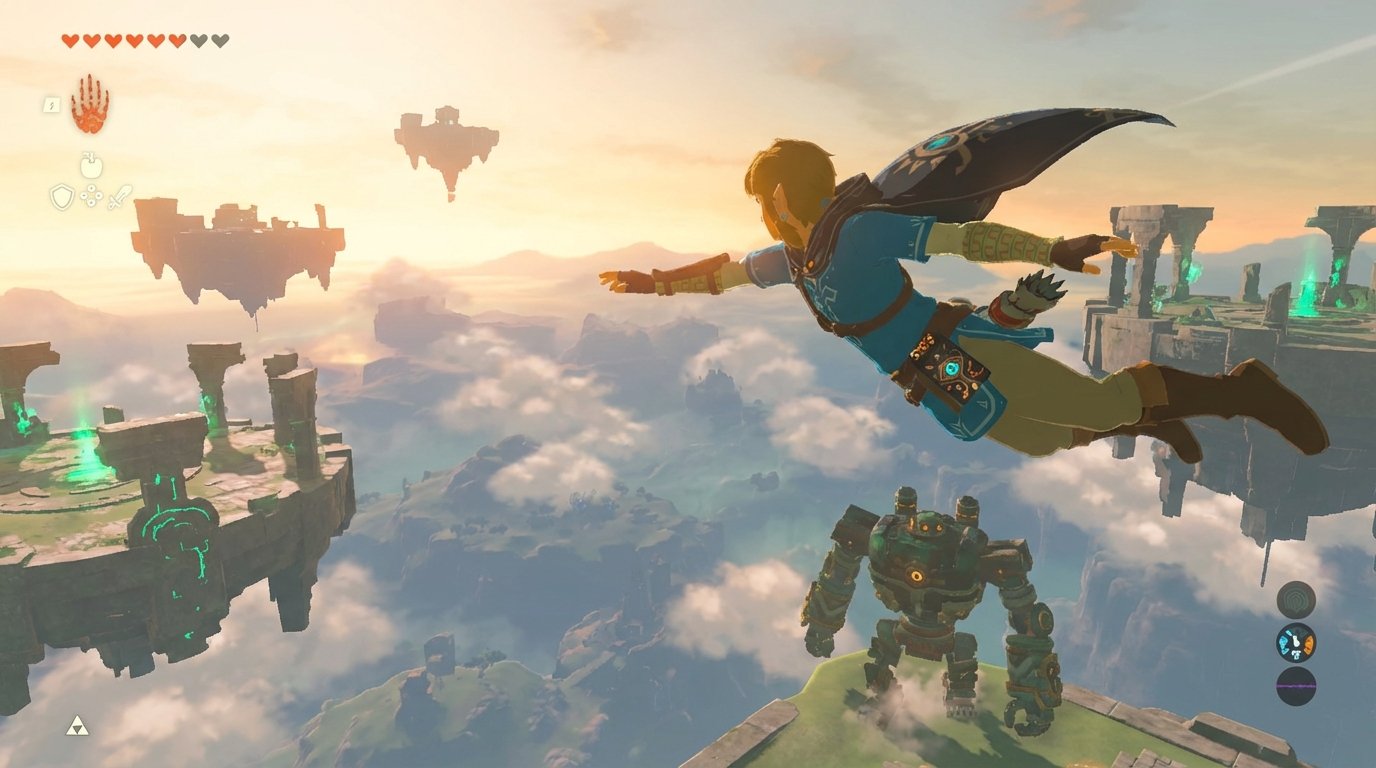Click the purple sound meter icon
This screenshot has width=1376, height=768.
click(1296, 687)
